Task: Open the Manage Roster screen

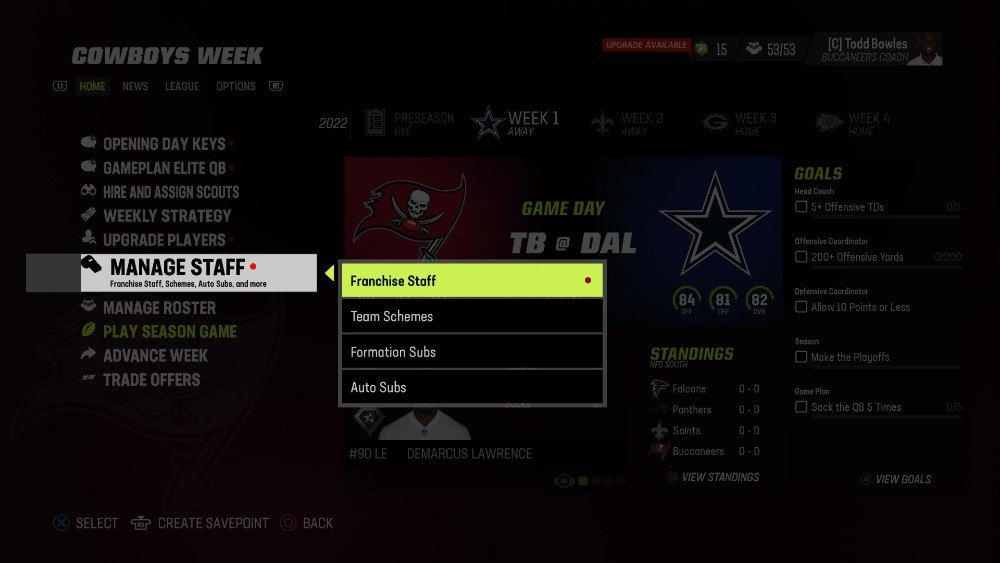Action: pyautogui.click(x=159, y=308)
